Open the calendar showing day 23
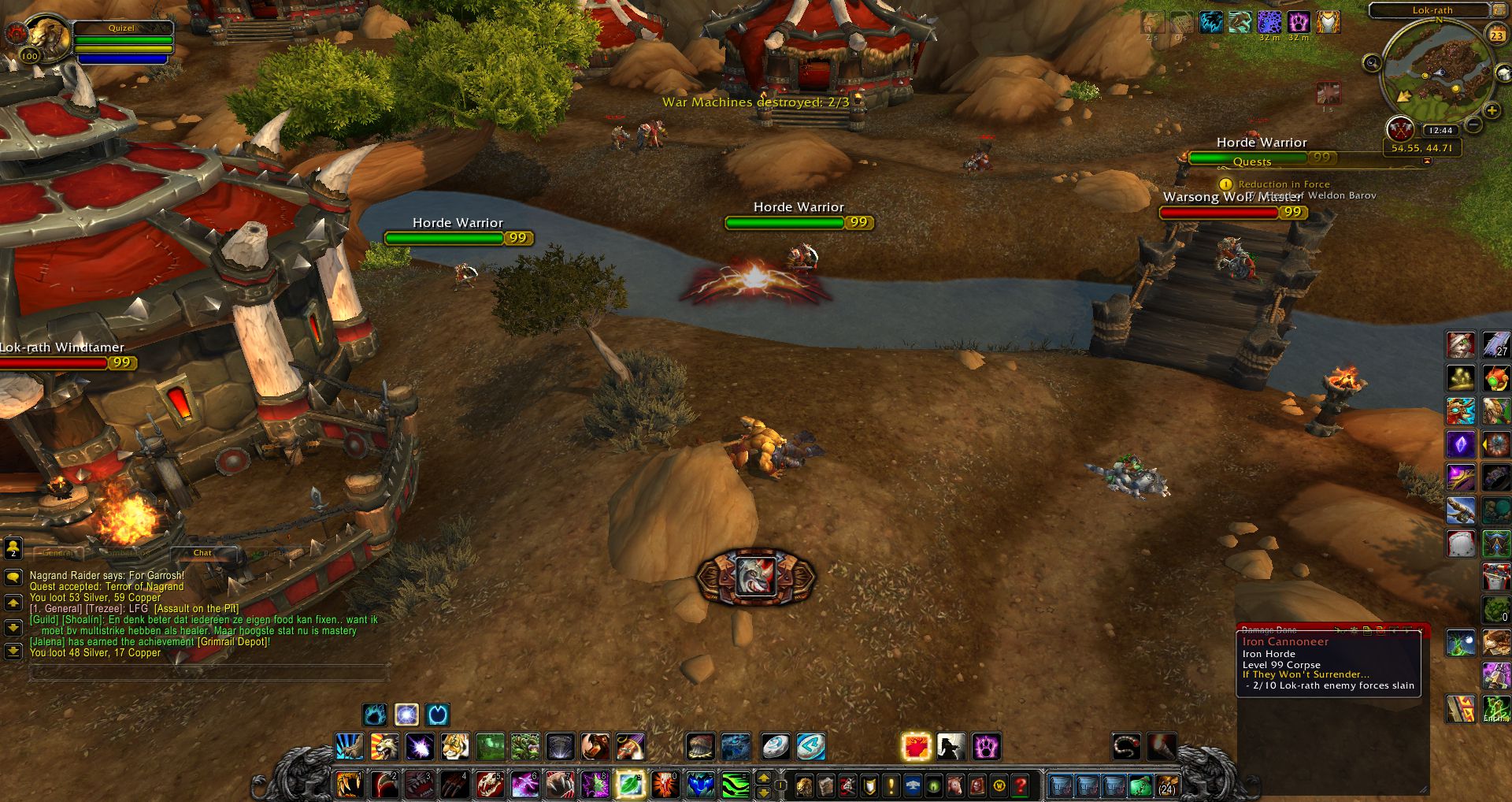 tap(1496, 35)
